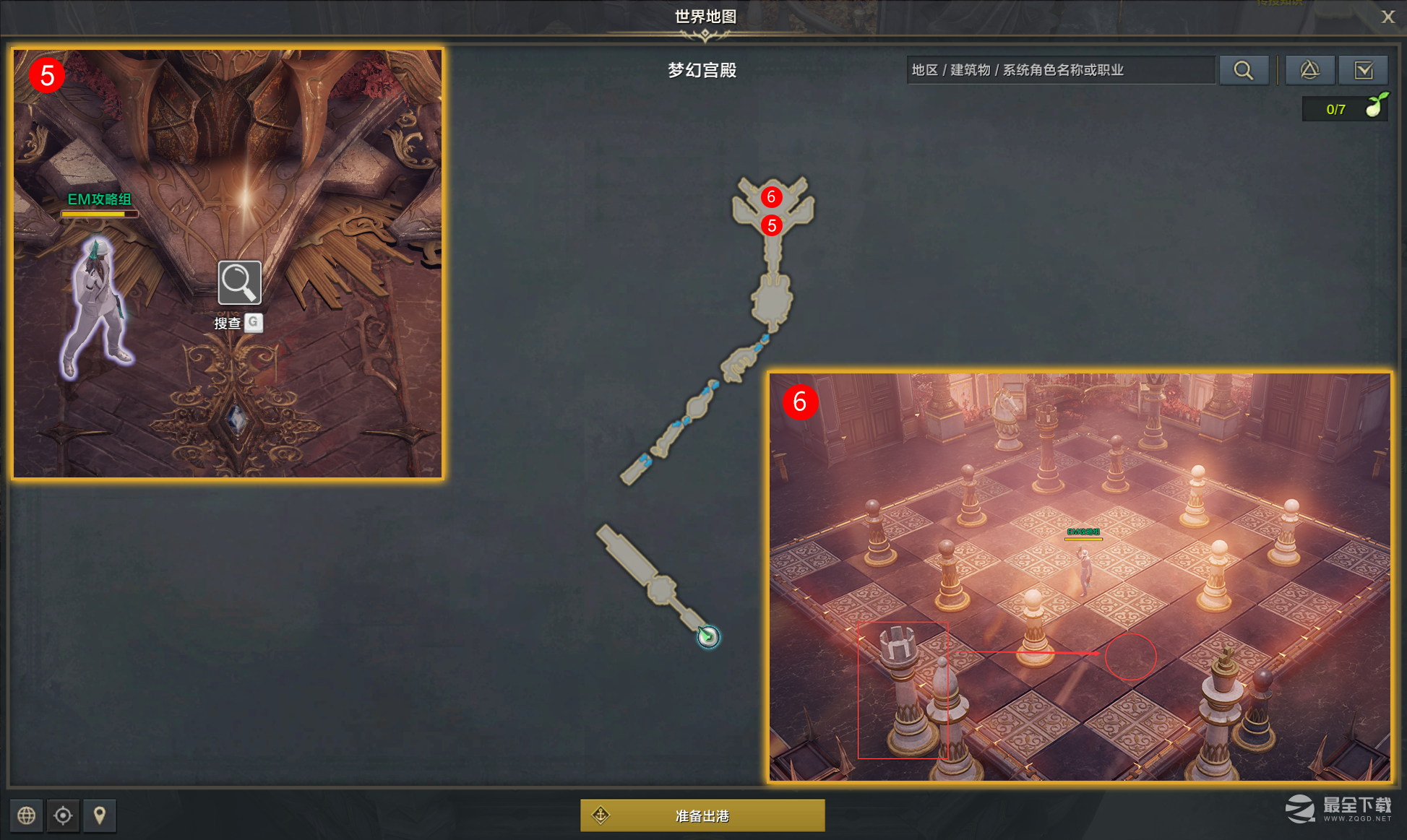
Task: Toggle the map pin markers icon
Action: click(100, 815)
